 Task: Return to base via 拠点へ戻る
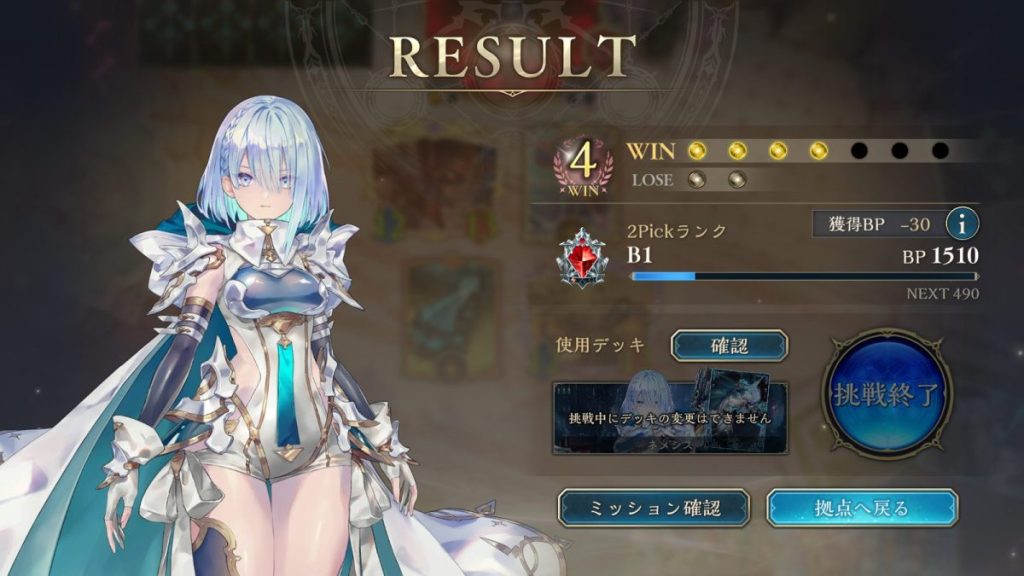pyautogui.click(x=861, y=507)
